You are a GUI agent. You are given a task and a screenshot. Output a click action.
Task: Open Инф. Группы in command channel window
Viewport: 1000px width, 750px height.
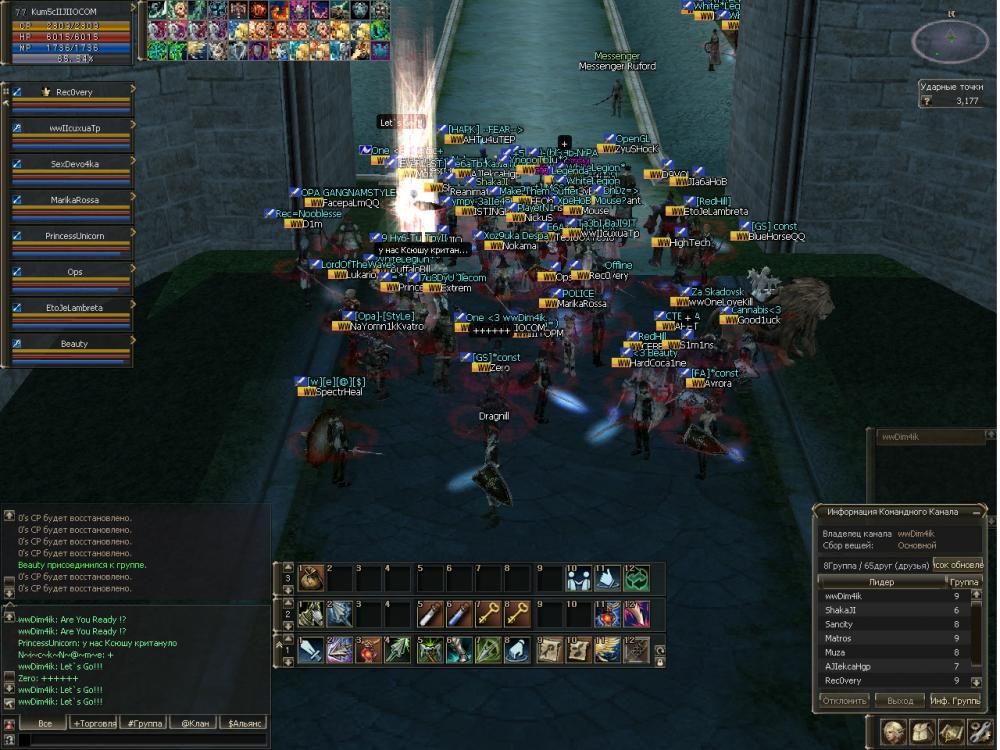955,701
